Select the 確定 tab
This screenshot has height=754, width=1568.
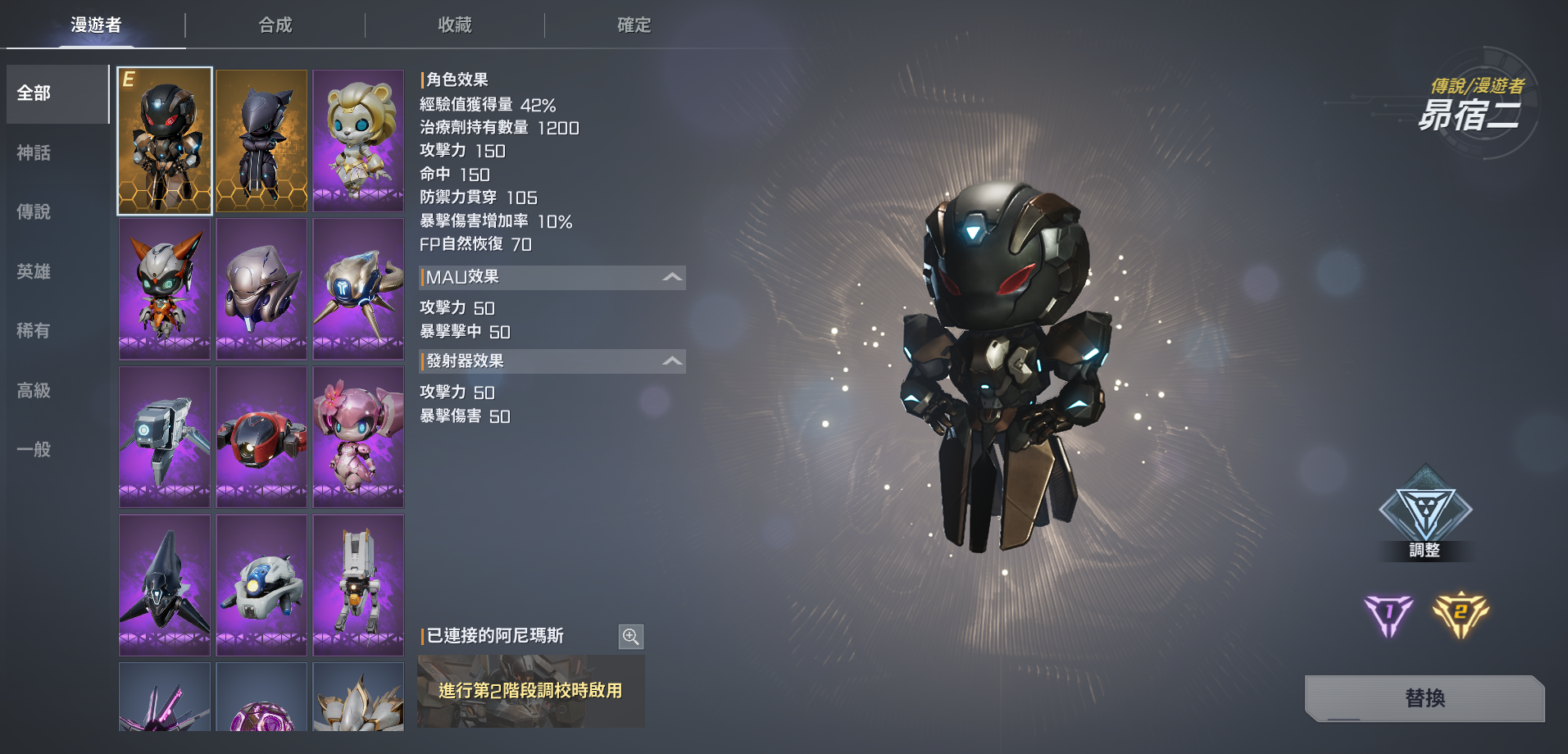click(x=634, y=25)
